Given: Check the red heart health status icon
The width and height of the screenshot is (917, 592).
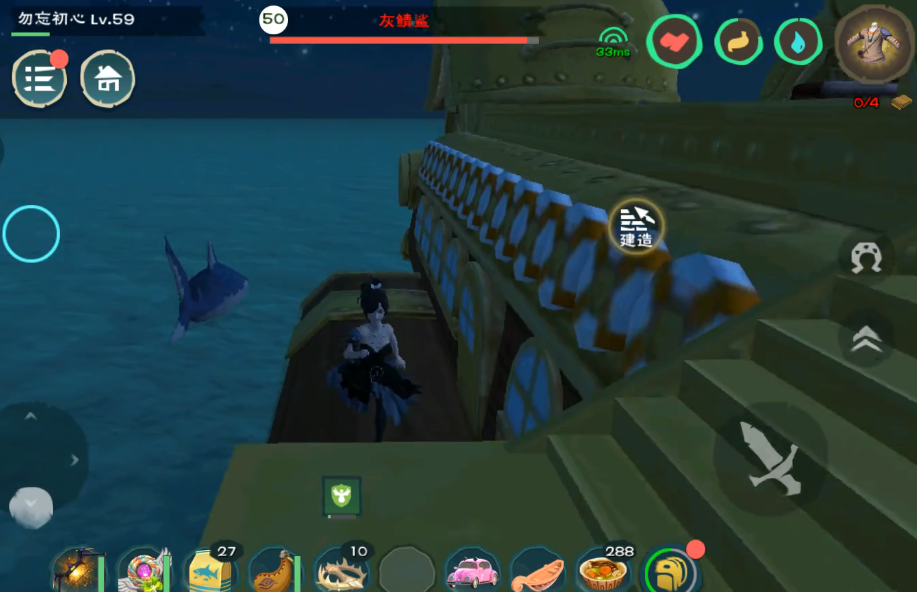Looking at the screenshot, I should (x=673, y=43).
